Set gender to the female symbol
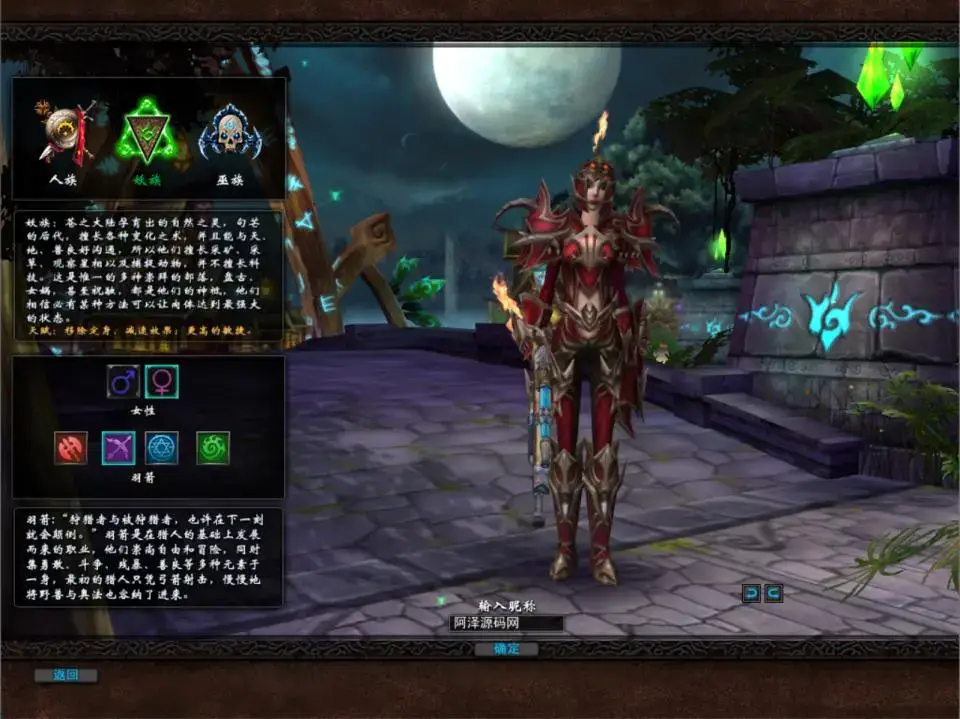This screenshot has width=960, height=719. 161,381
